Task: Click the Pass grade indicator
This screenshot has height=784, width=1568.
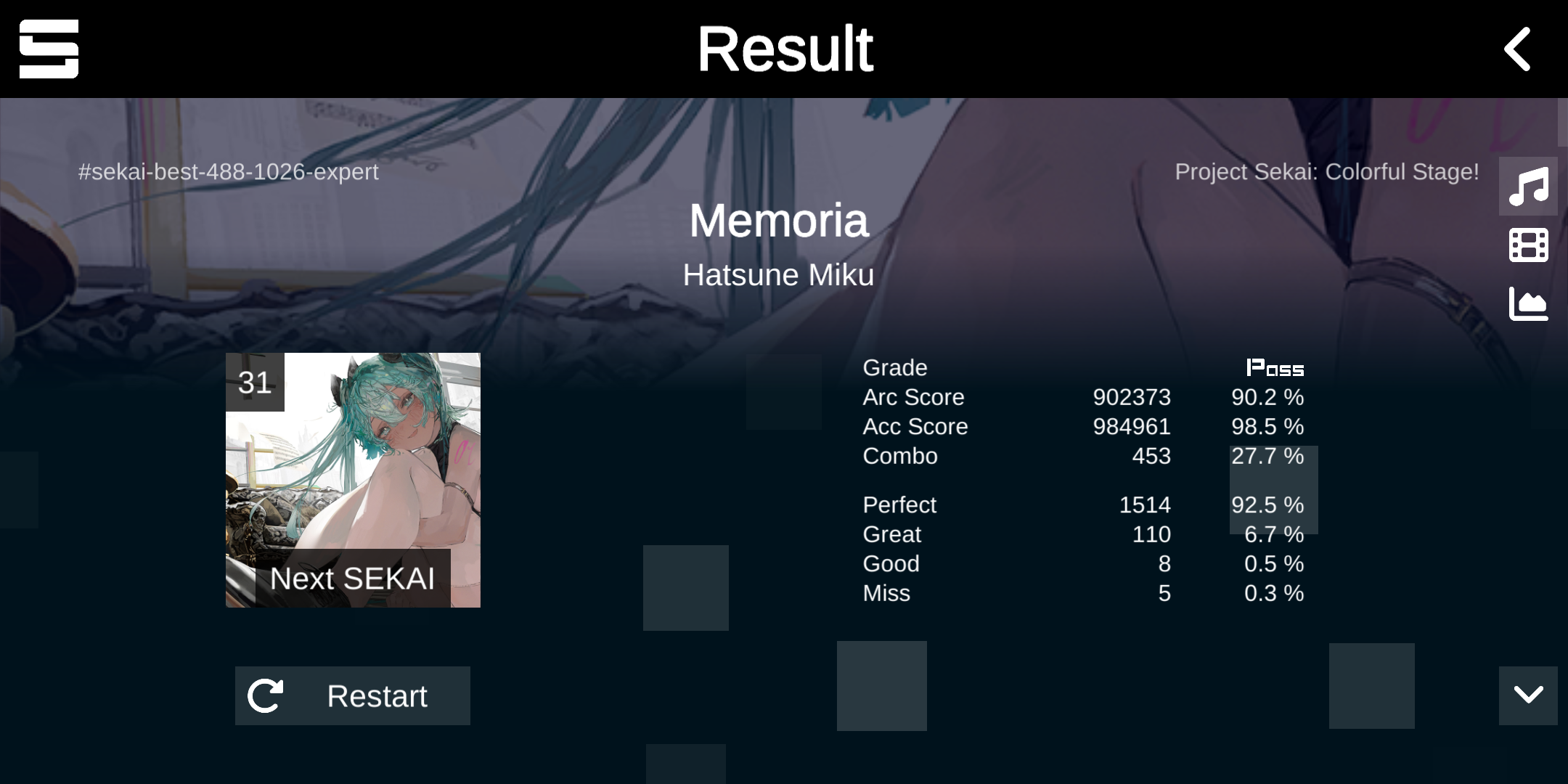Action: coord(1274,368)
